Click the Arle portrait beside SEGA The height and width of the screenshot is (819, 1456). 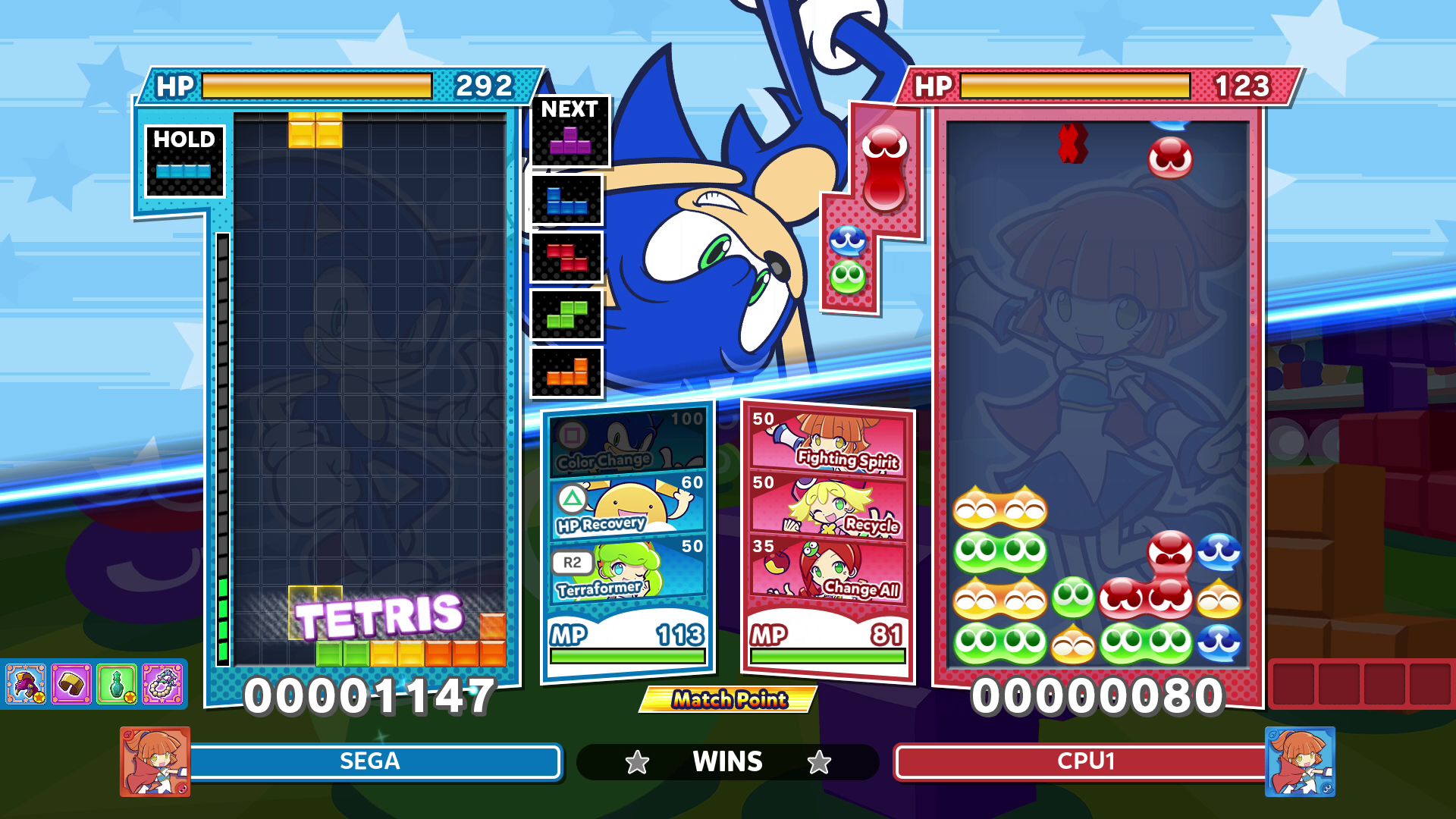point(154,761)
